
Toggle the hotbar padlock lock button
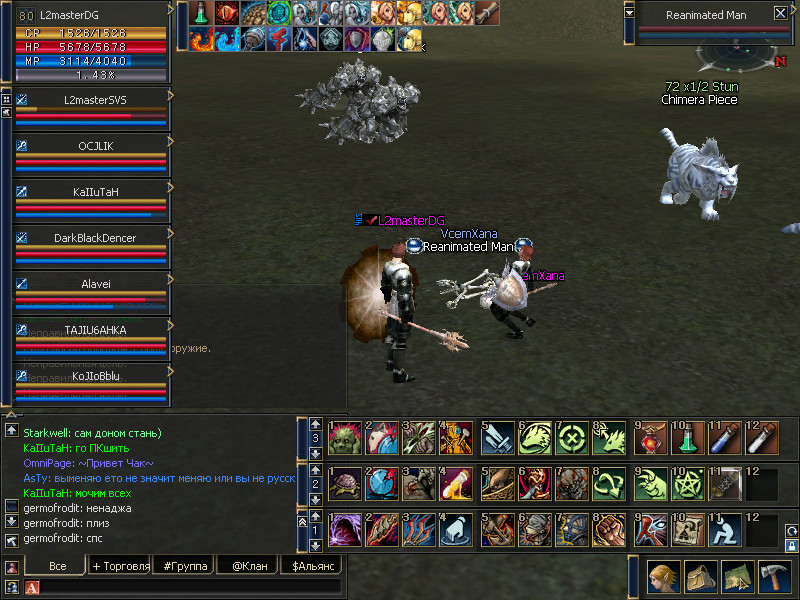click(791, 547)
